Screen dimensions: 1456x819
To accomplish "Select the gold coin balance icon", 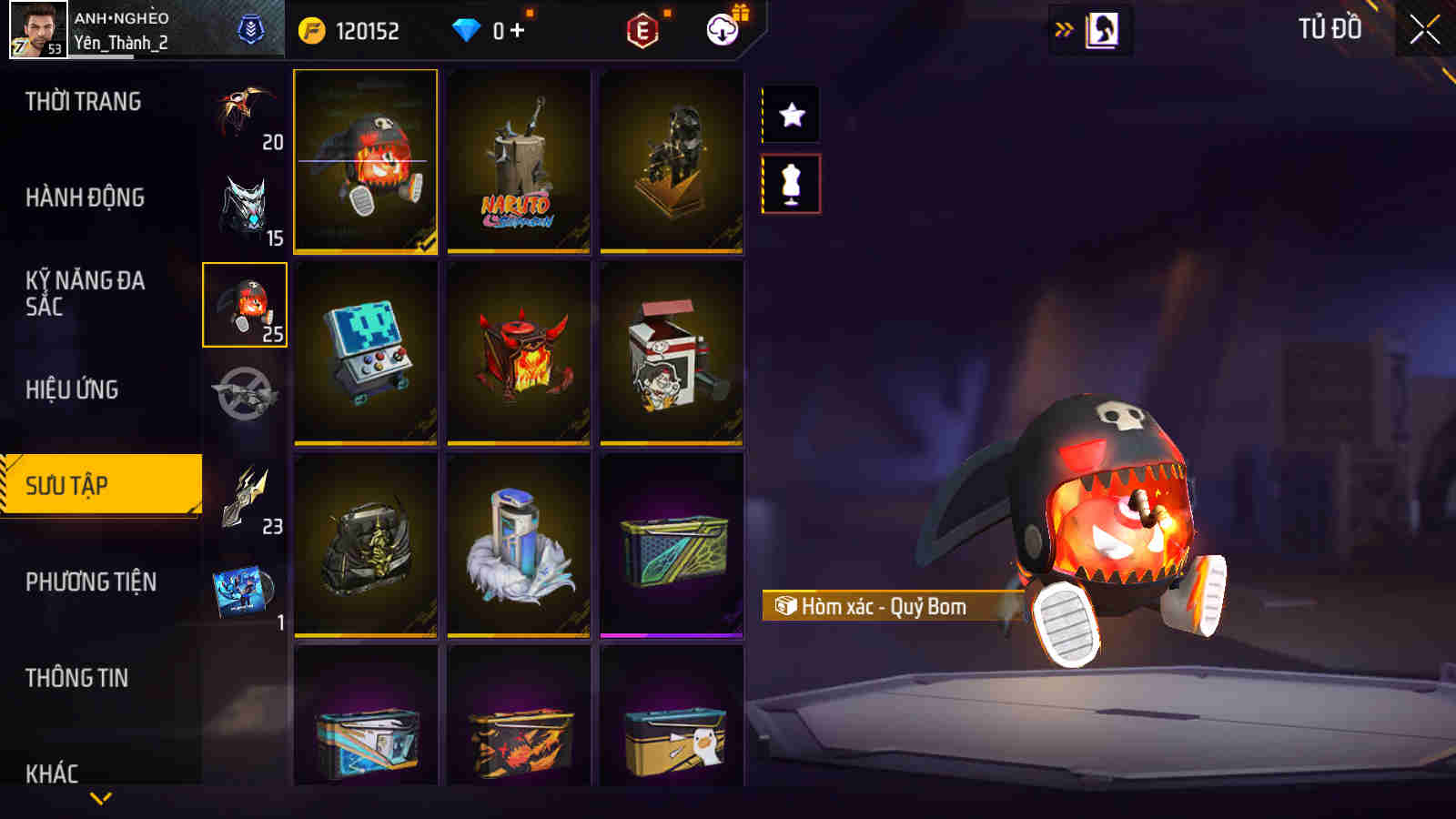I will 311,28.
